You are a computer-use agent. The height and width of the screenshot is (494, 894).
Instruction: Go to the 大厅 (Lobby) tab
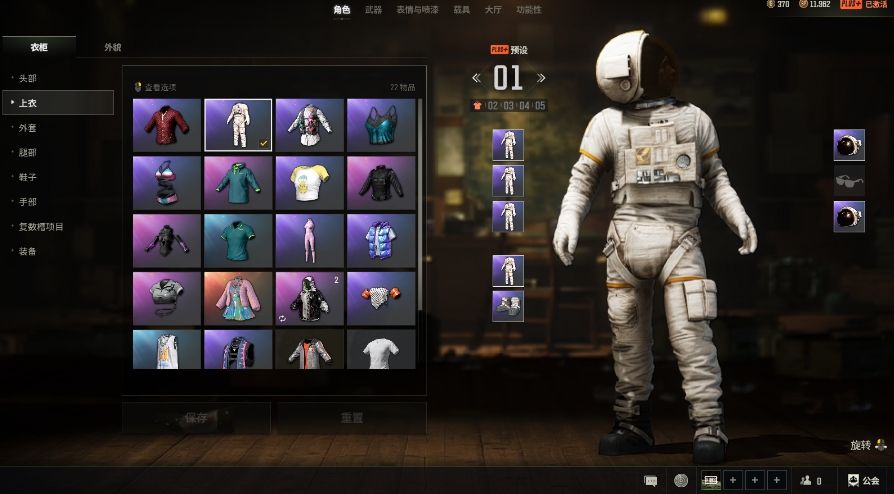click(x=493, y=9)
